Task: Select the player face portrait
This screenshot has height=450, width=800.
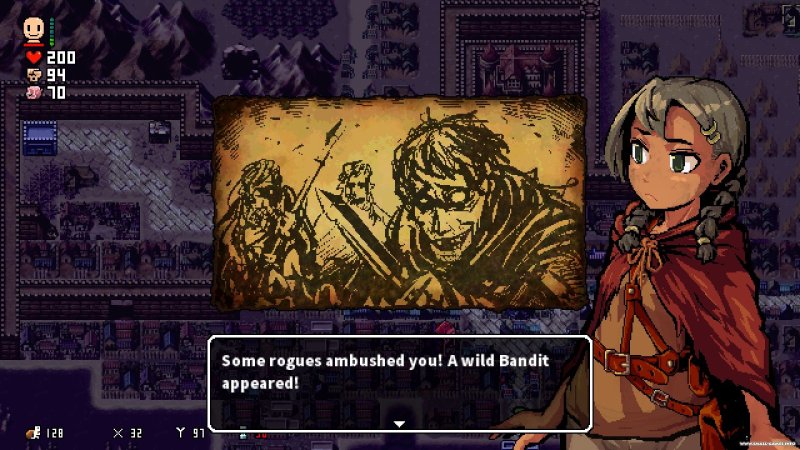Action: tap(35, 28)
